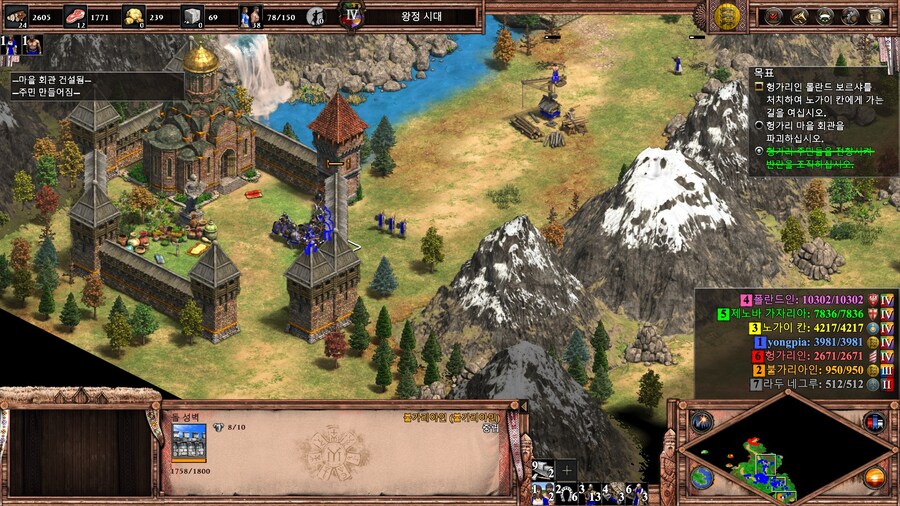900x506 pixels.
Task: Select control group 9 siege icon
Action: pyautogui.click(x=543, y=469)
